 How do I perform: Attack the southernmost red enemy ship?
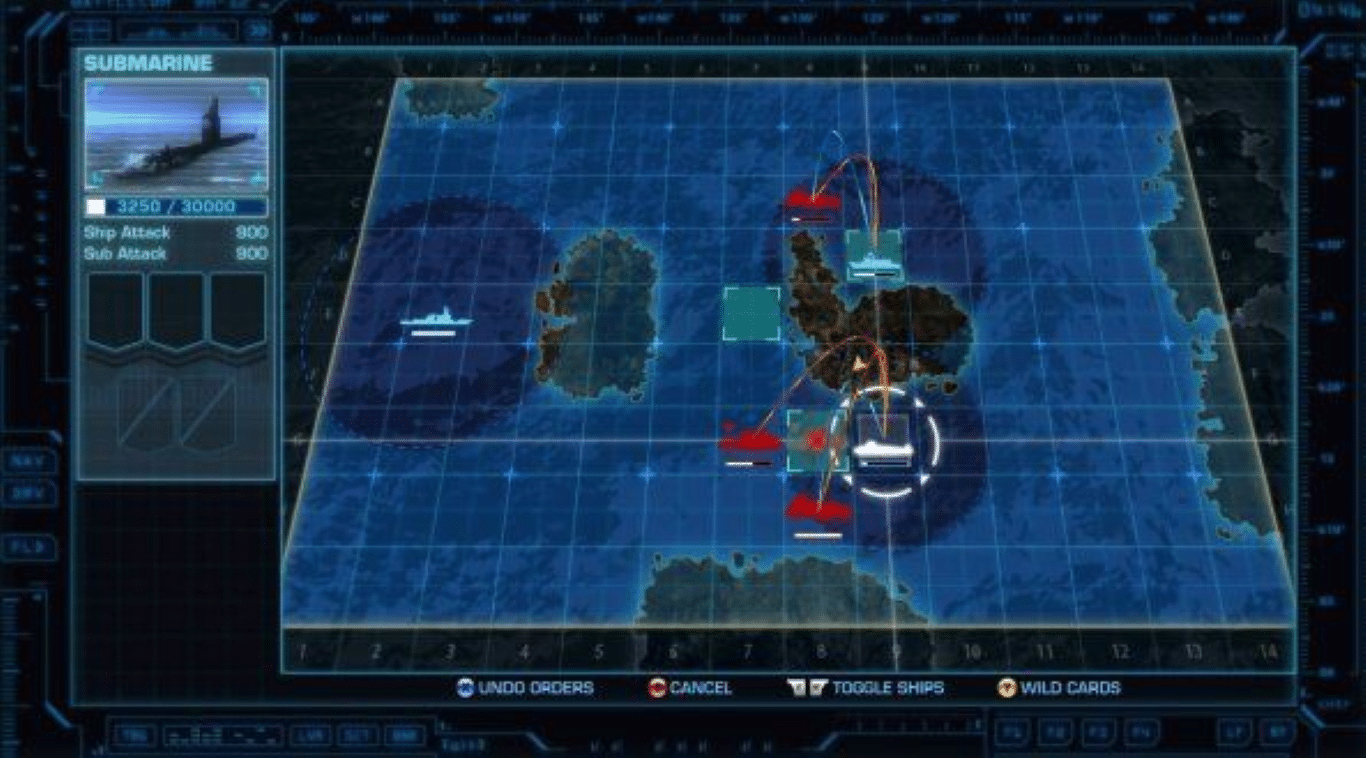[818, 510]
